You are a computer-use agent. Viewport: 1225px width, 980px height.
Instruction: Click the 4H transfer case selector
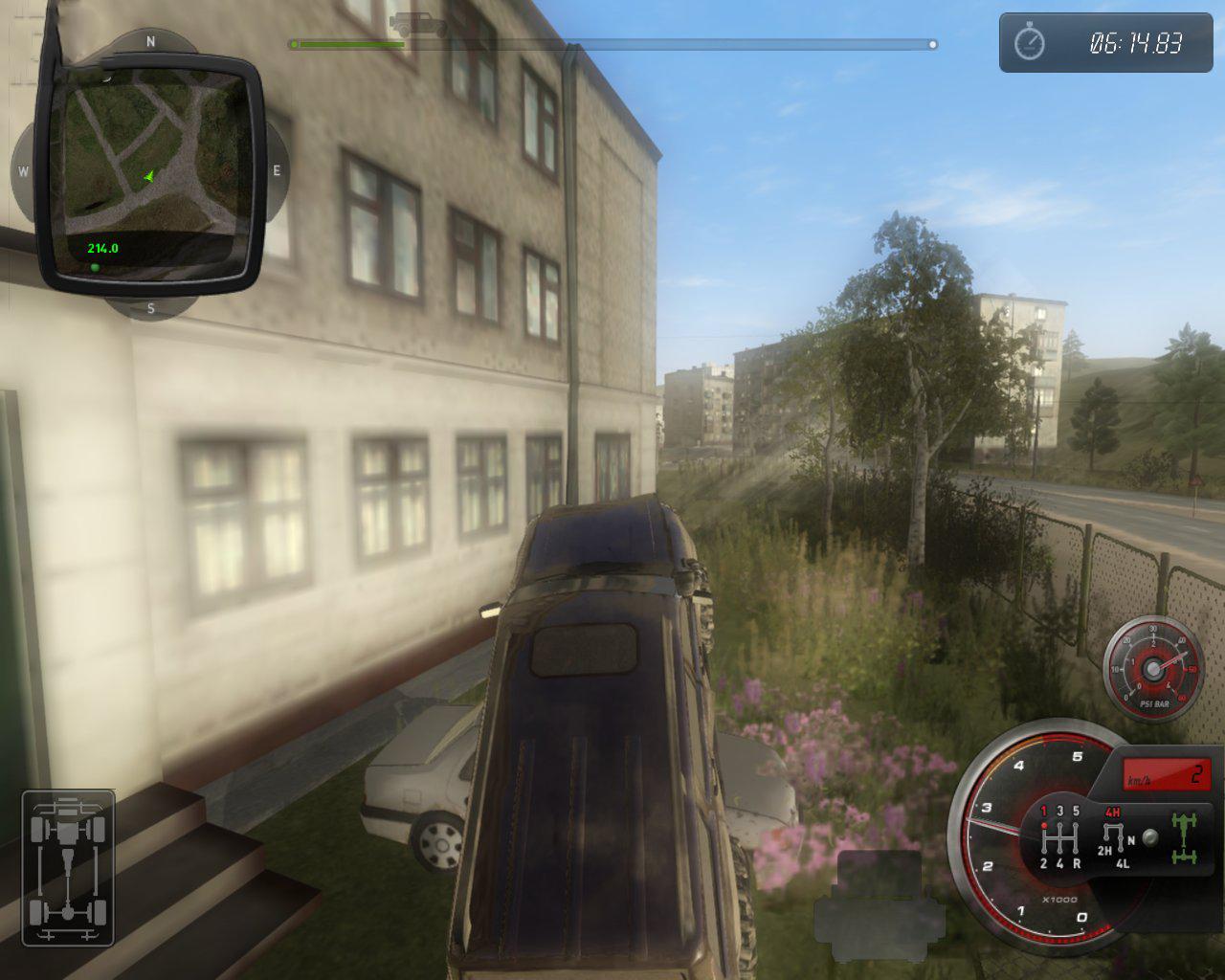tap(1112, 813)
